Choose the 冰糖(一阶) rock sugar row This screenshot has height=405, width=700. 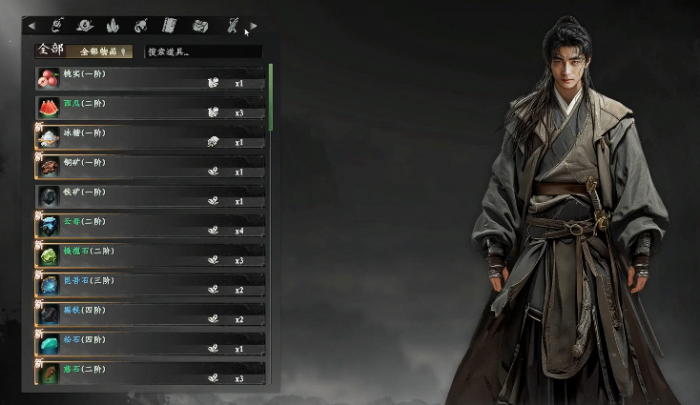(x=150, y=137)
